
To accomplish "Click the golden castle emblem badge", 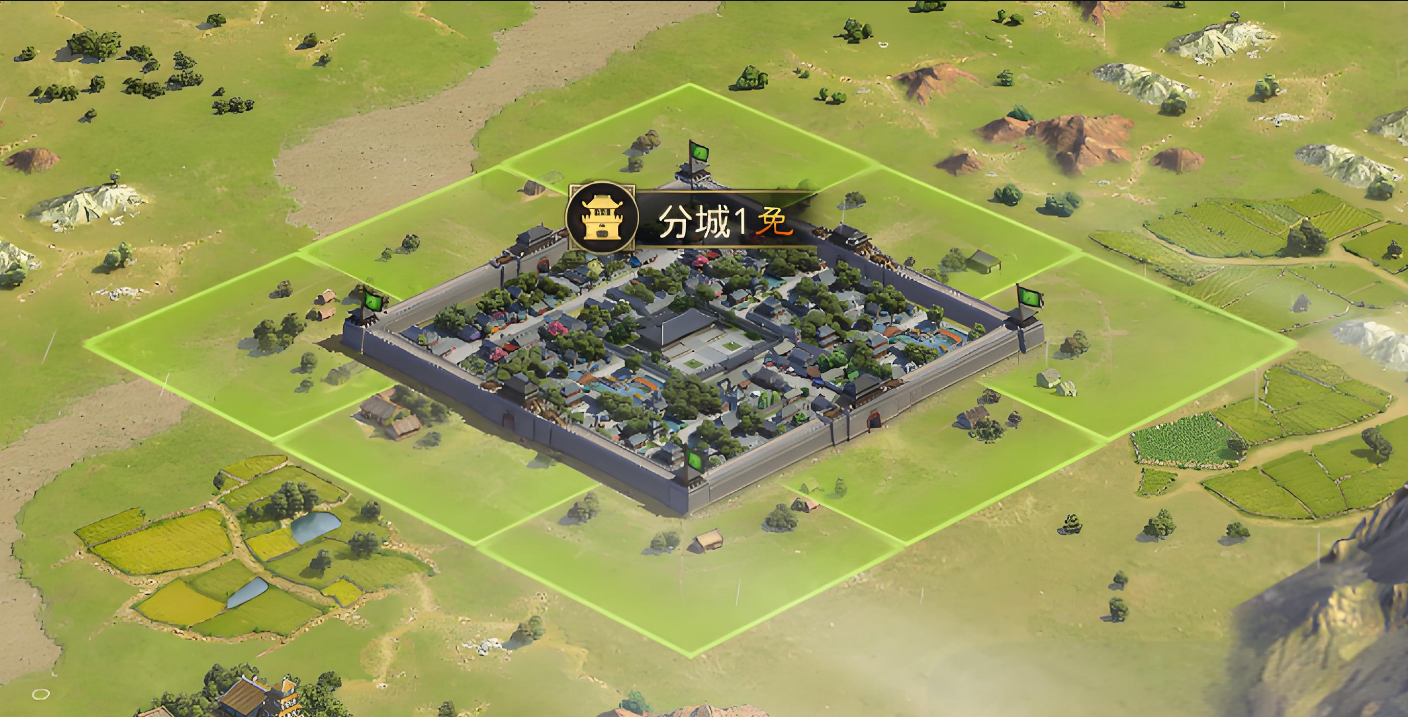I will [601, 218].
